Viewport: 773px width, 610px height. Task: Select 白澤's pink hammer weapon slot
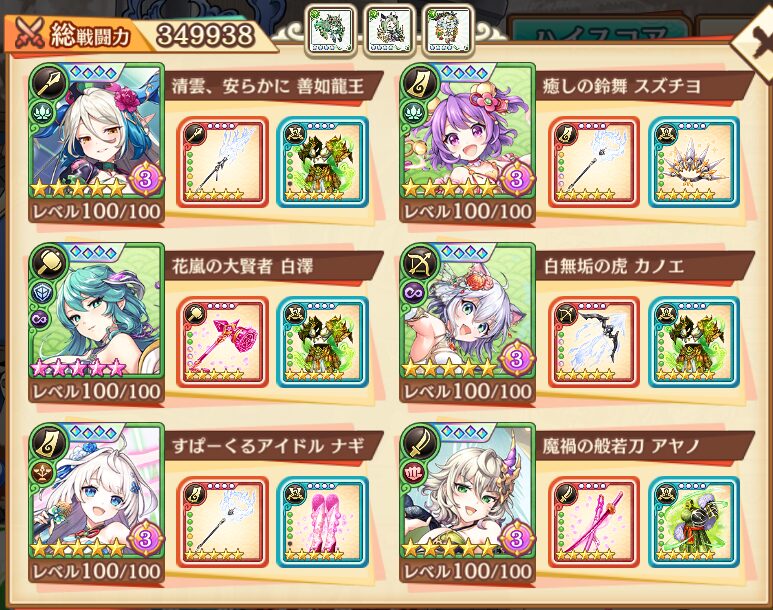[x=222, y=341]
